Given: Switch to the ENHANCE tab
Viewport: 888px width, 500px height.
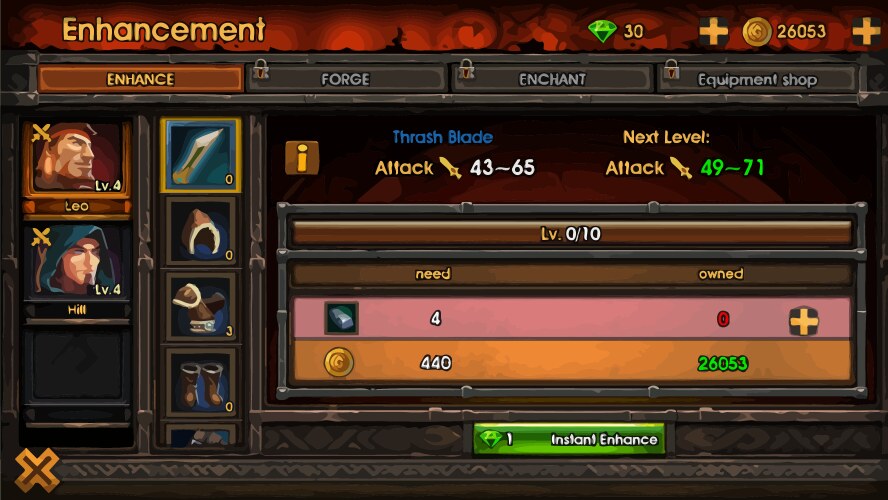Looking at the screenshot, I should (140, 79).
